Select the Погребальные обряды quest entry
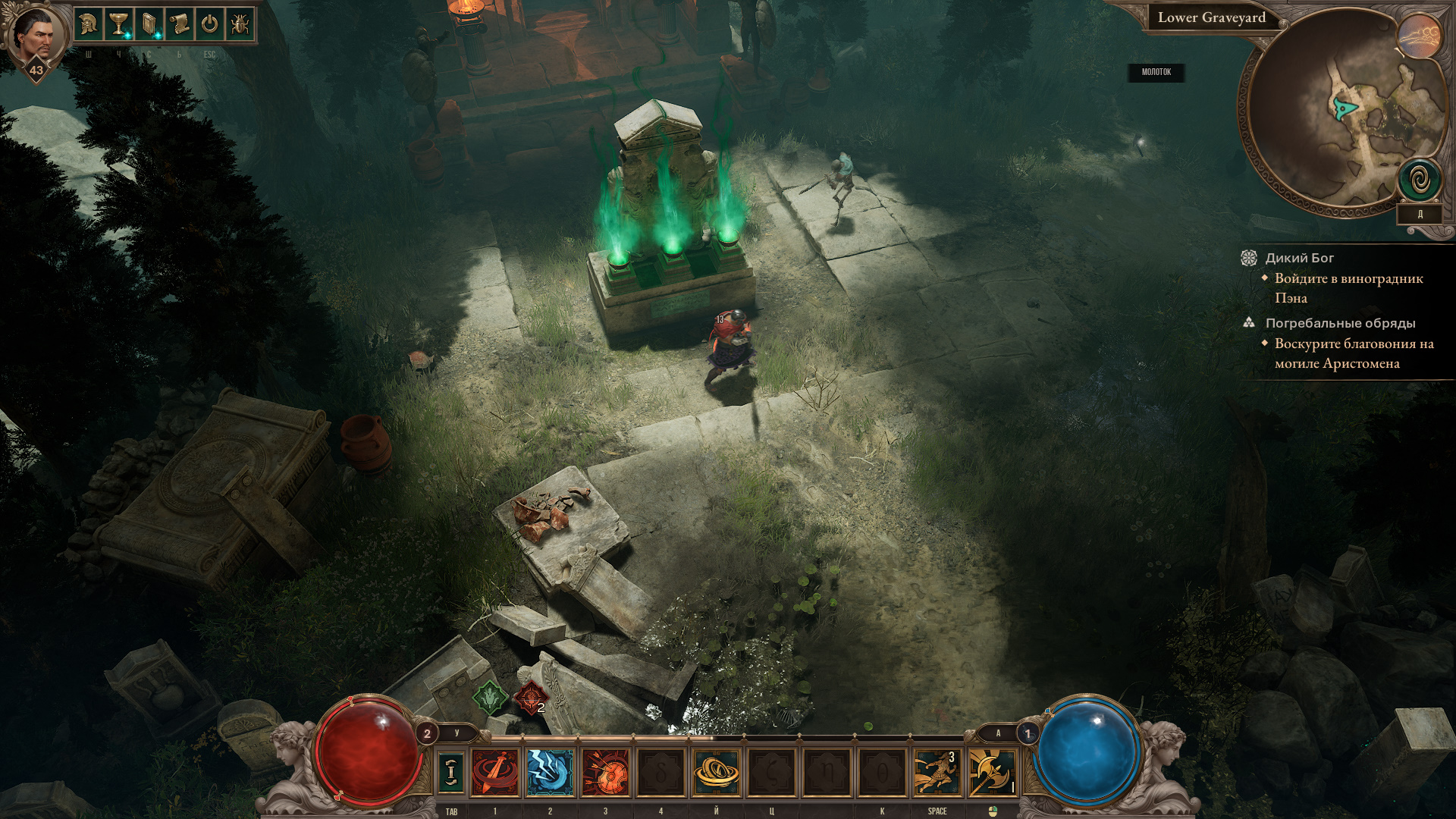 click(1340, 323)
